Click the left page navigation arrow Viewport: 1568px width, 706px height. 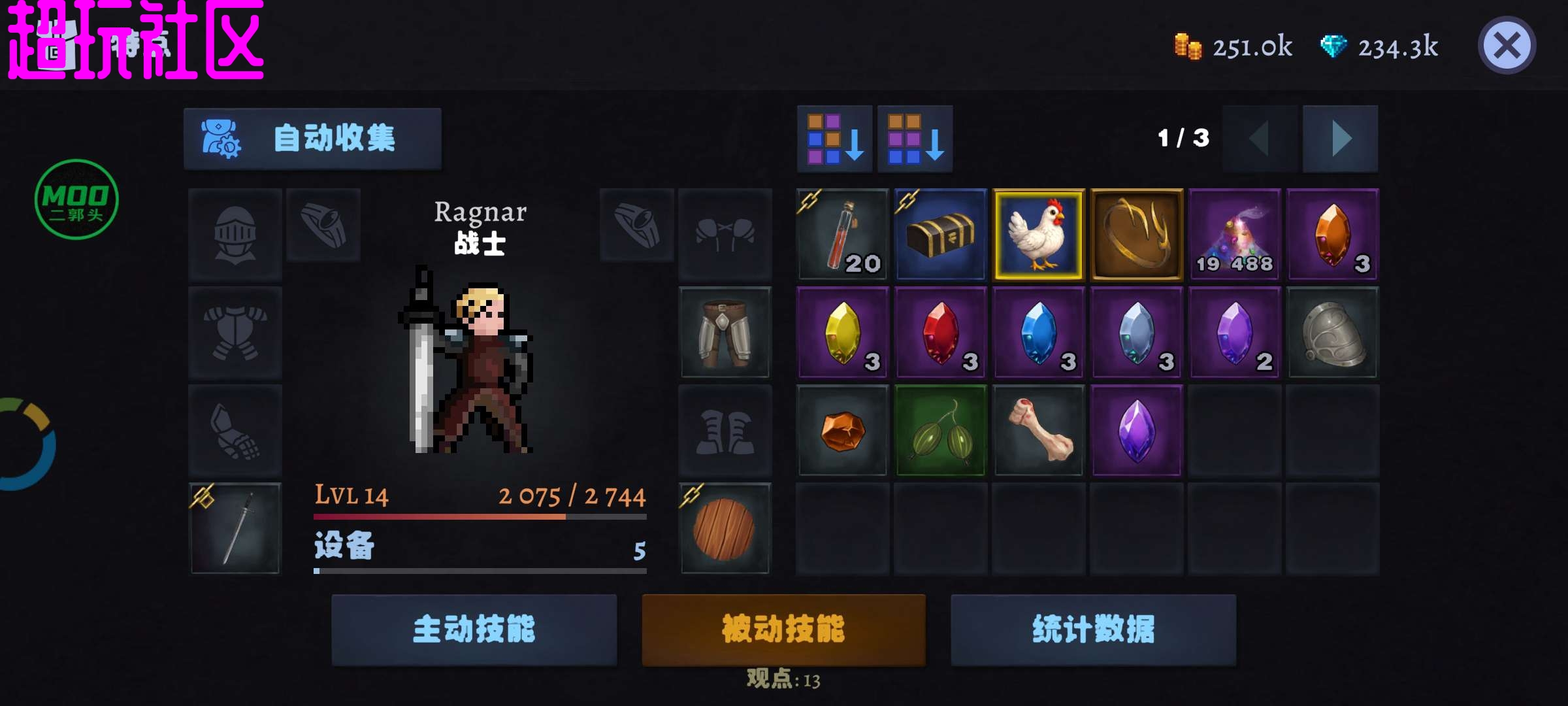(1258, 139)
